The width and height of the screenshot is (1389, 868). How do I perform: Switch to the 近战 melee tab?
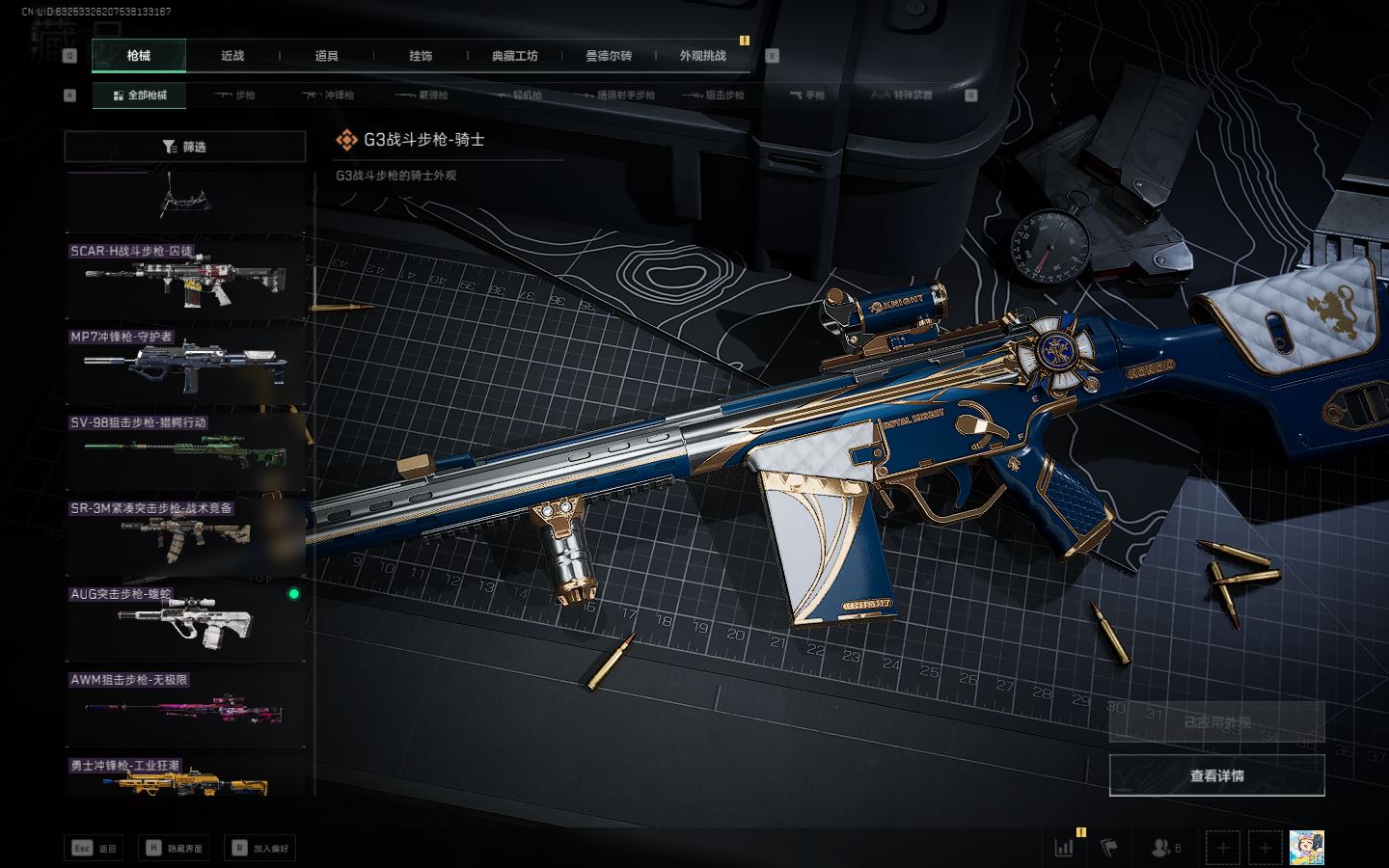tap(232, 56)
